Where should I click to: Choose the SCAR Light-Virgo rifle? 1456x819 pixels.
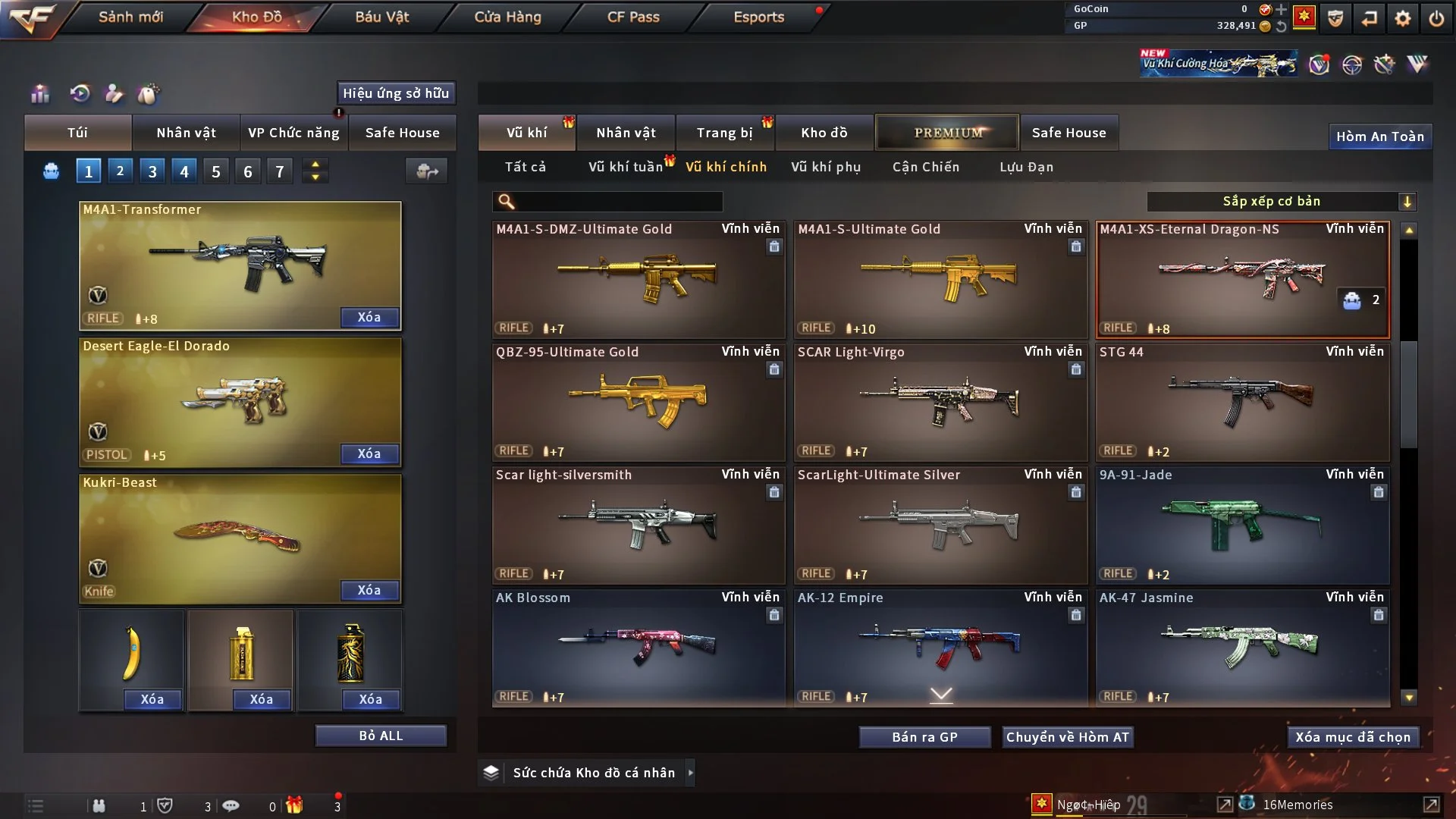(x=940, y=402)
